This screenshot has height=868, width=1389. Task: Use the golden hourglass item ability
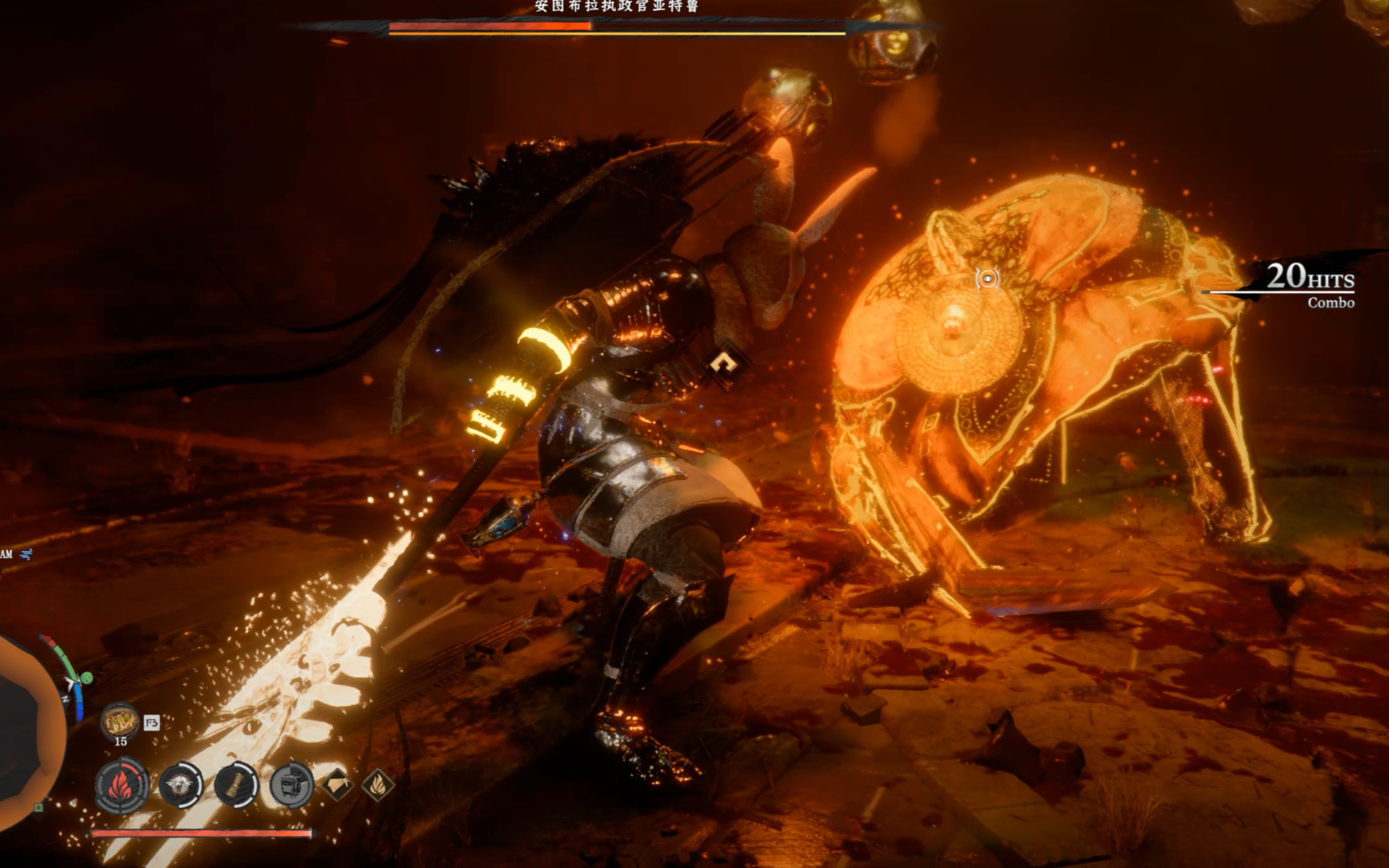coord(235,784)
